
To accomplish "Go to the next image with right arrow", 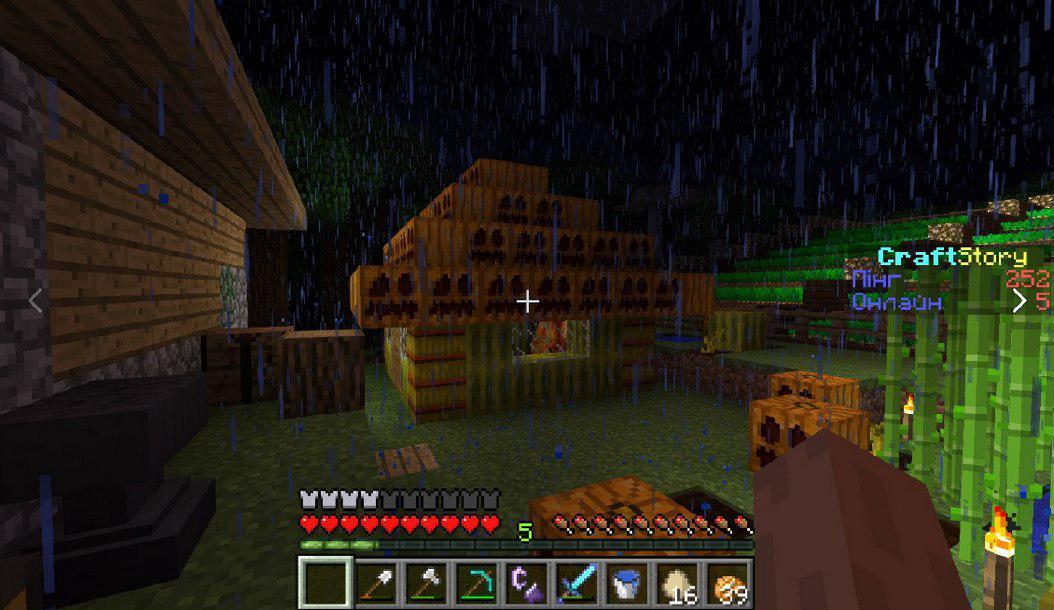I will (x=1019, y=300).
